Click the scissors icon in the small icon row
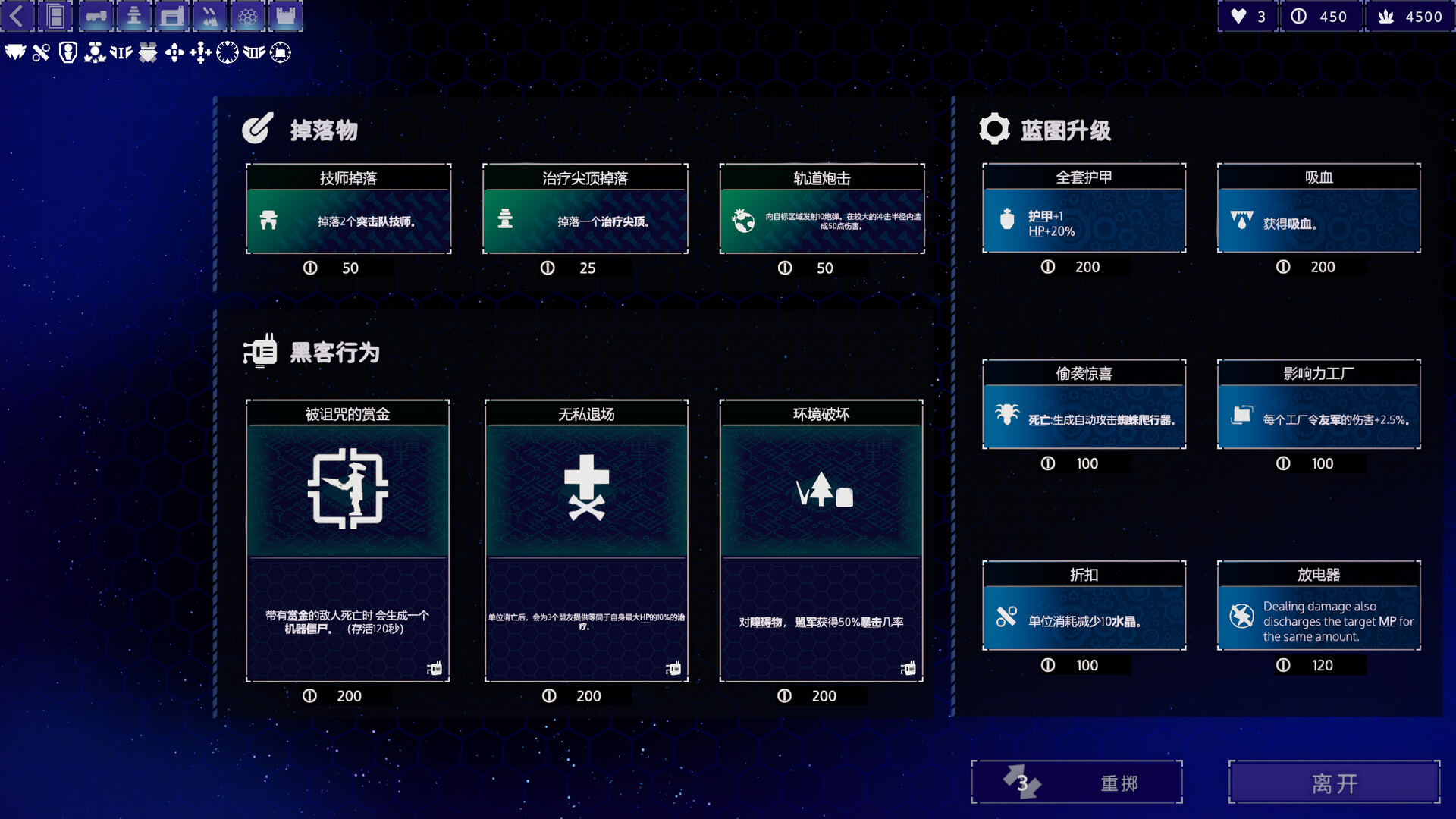 point(40,53)
